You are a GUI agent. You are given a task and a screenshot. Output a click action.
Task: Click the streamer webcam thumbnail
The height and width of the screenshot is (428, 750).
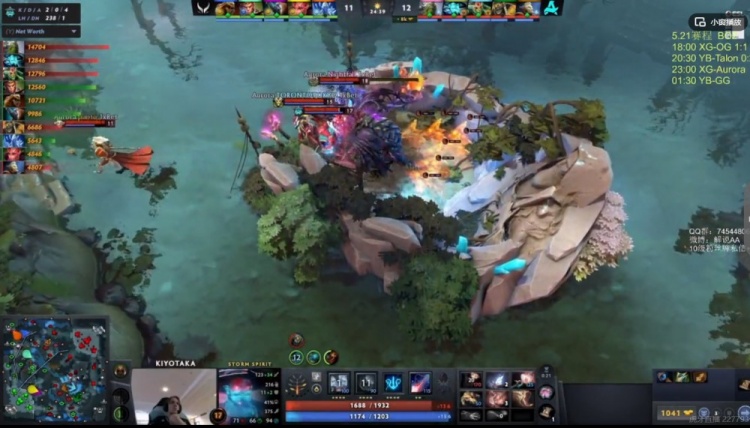click(x=173, y=397)
